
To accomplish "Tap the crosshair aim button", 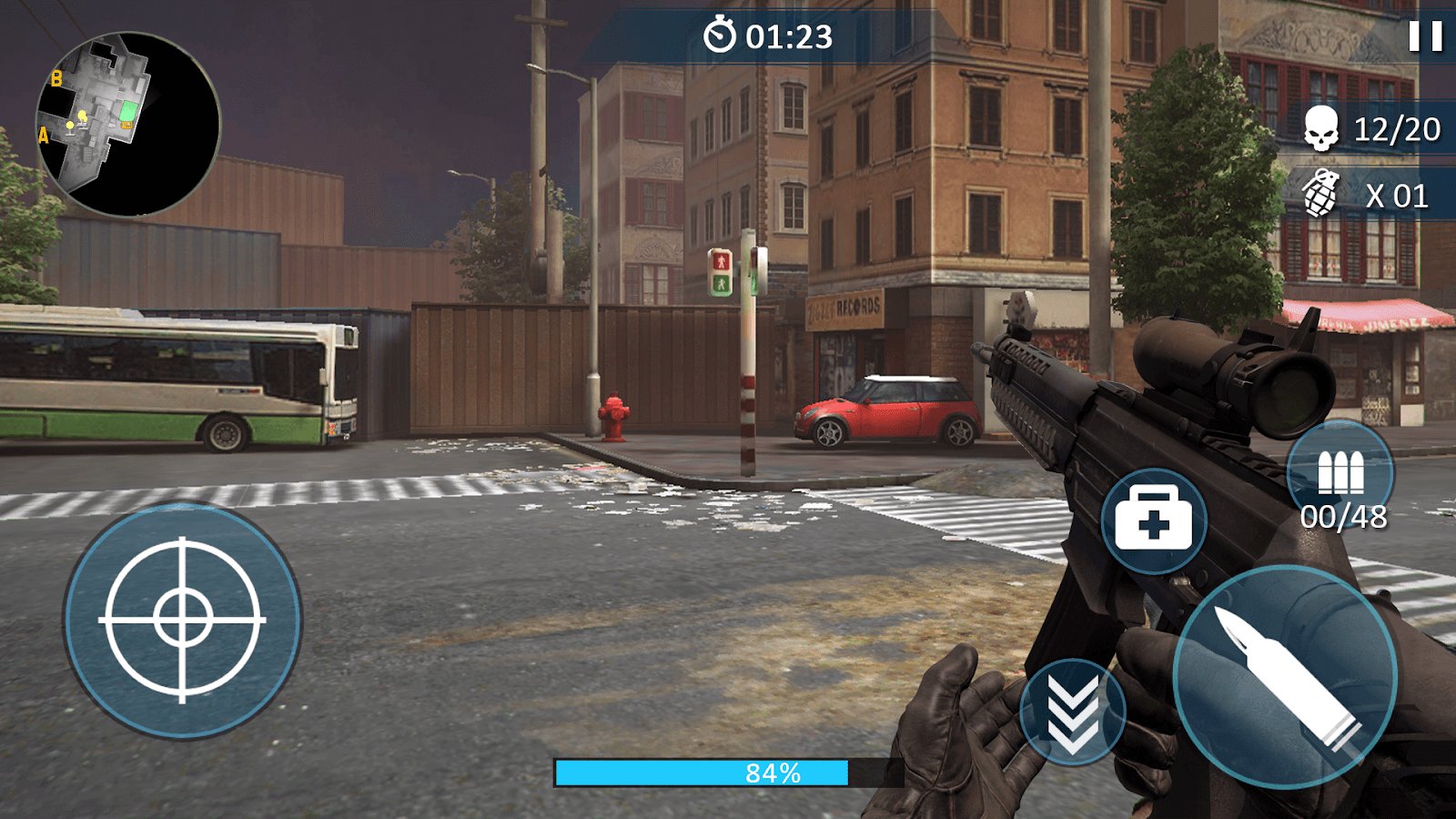I will point(182,621).
